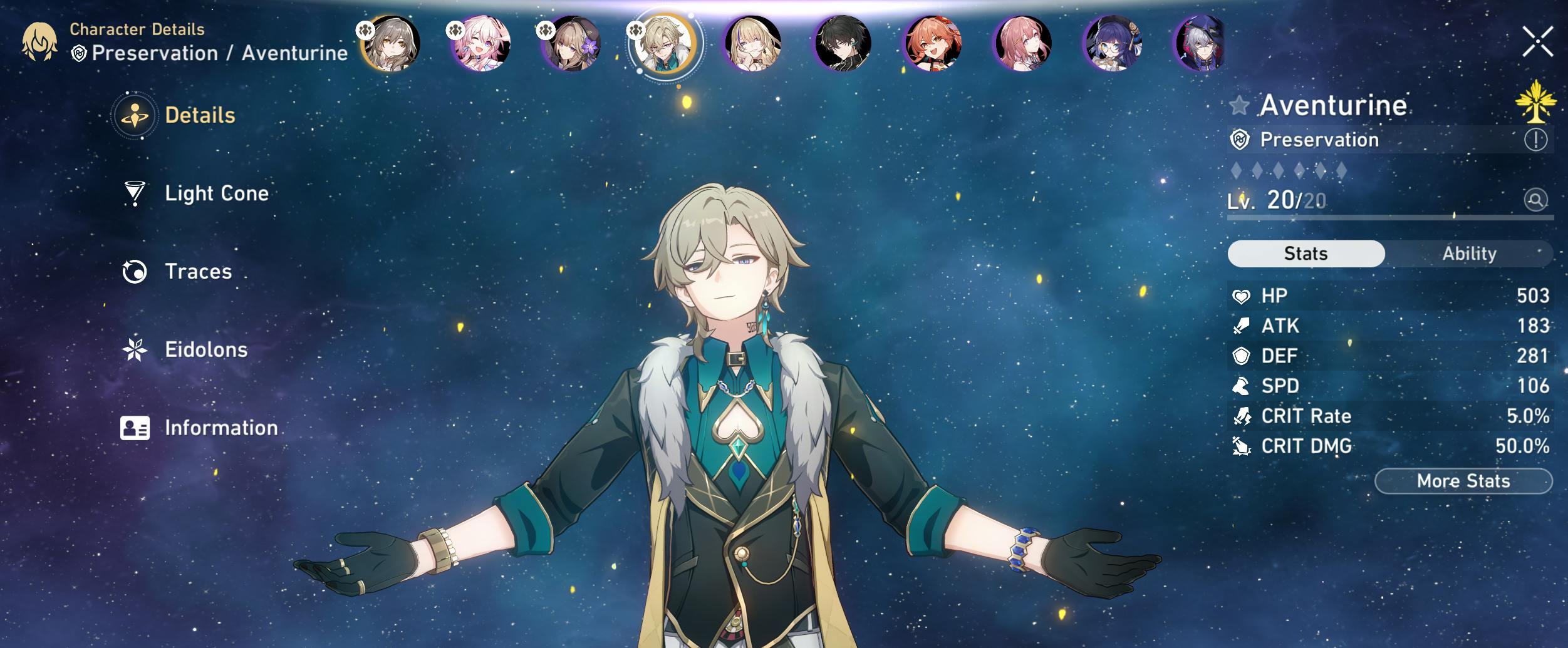The height and width of the screenshot is (648, 1568).
Task: Click the magnifier icon beside the level
Action: click(1535, 200)
